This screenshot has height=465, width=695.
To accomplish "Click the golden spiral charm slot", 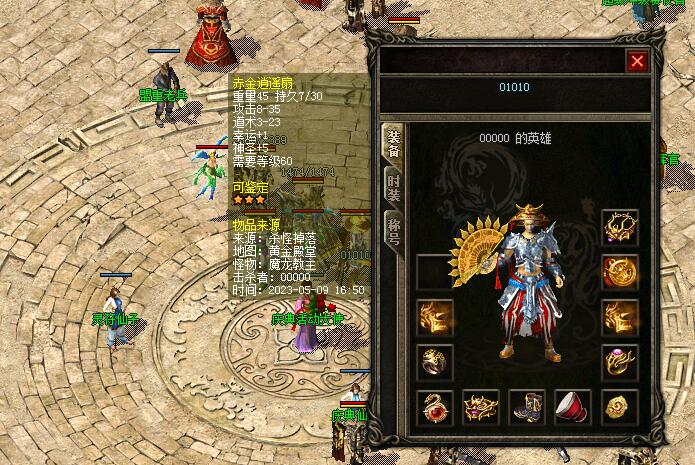I will (x=620, y=407).
